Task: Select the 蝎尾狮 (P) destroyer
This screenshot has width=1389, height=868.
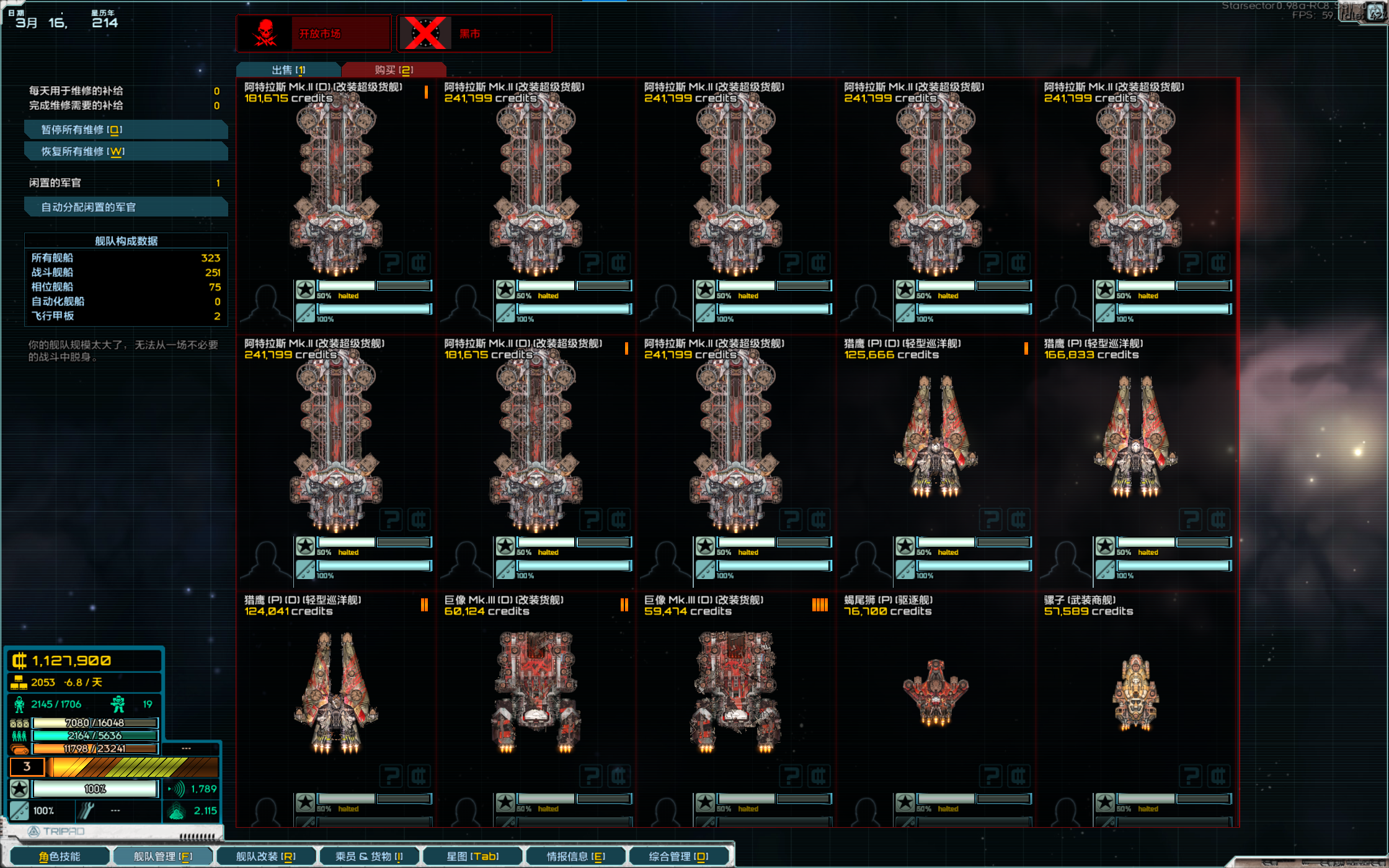Action: (x=936, y=692)
